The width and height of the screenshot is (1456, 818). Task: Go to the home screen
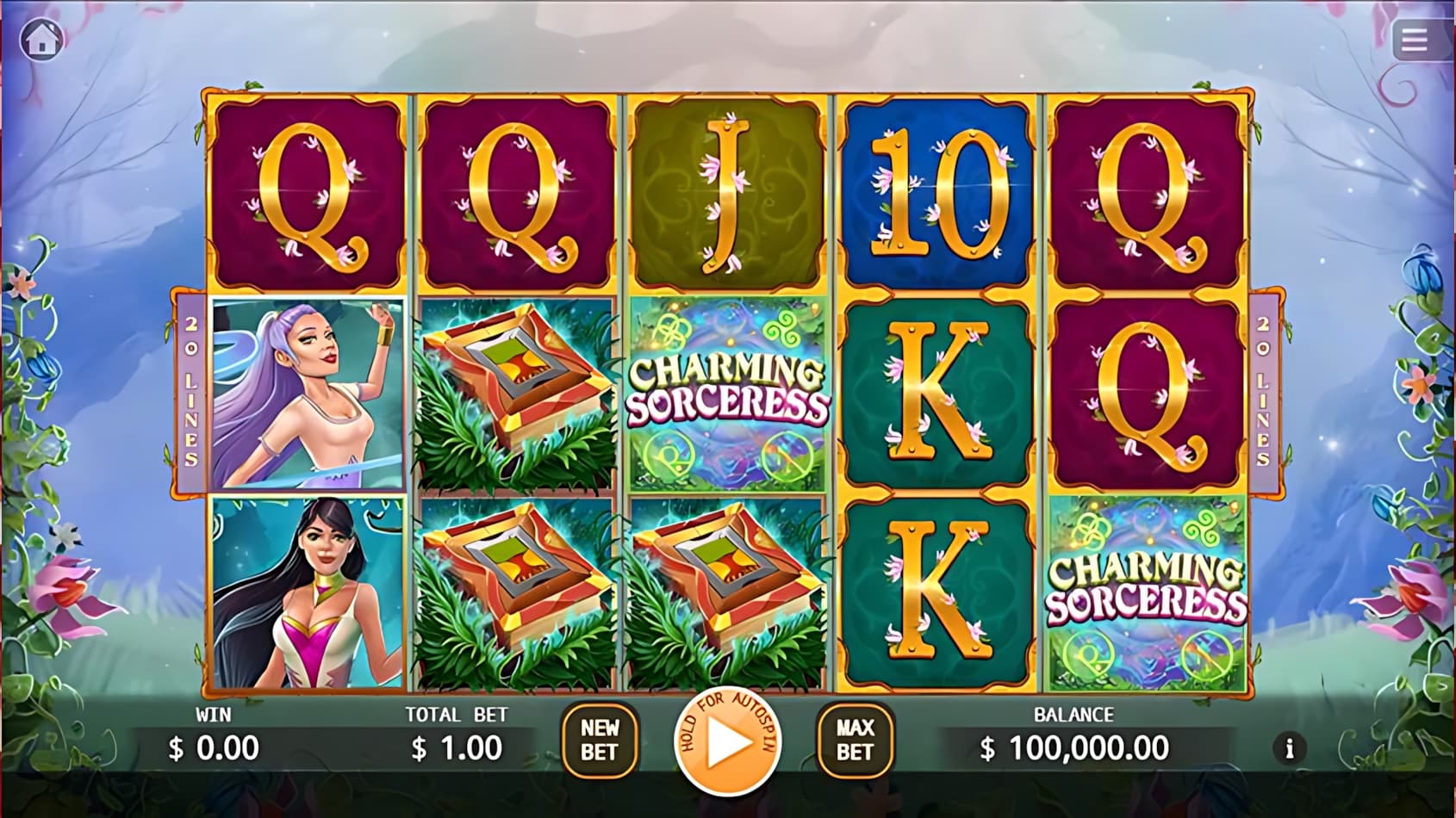point(41,40)
